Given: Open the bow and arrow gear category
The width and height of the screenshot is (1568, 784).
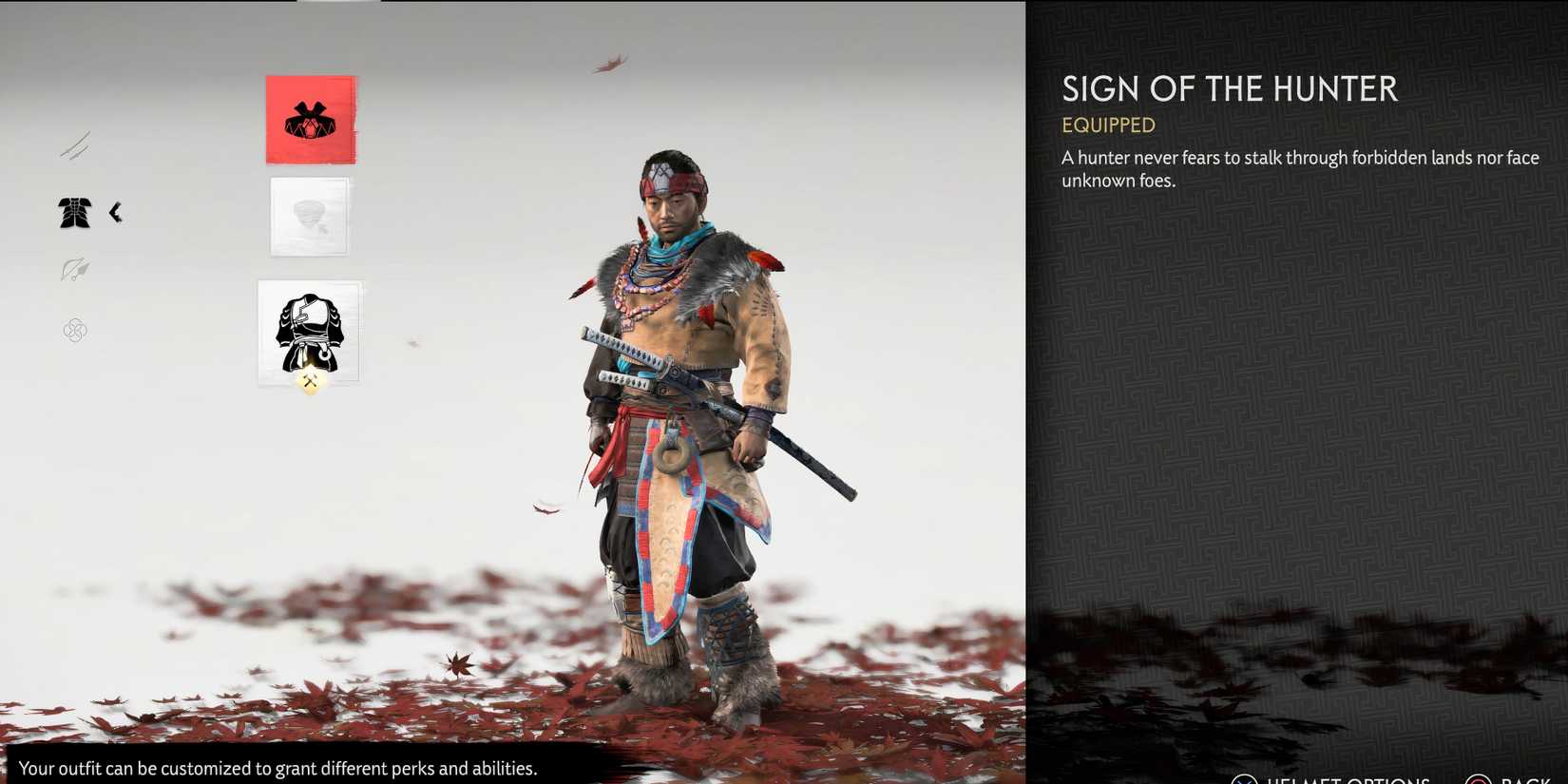Looking at the screenshot, I should tap(75, 269).
